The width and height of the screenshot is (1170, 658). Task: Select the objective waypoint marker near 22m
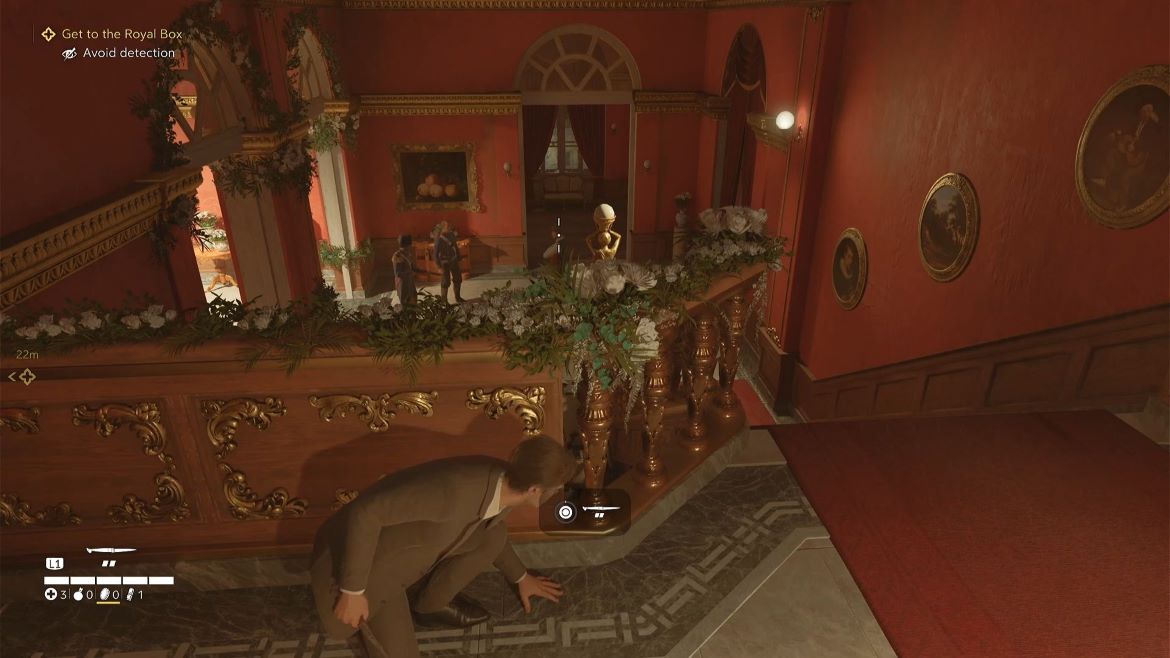26,376
